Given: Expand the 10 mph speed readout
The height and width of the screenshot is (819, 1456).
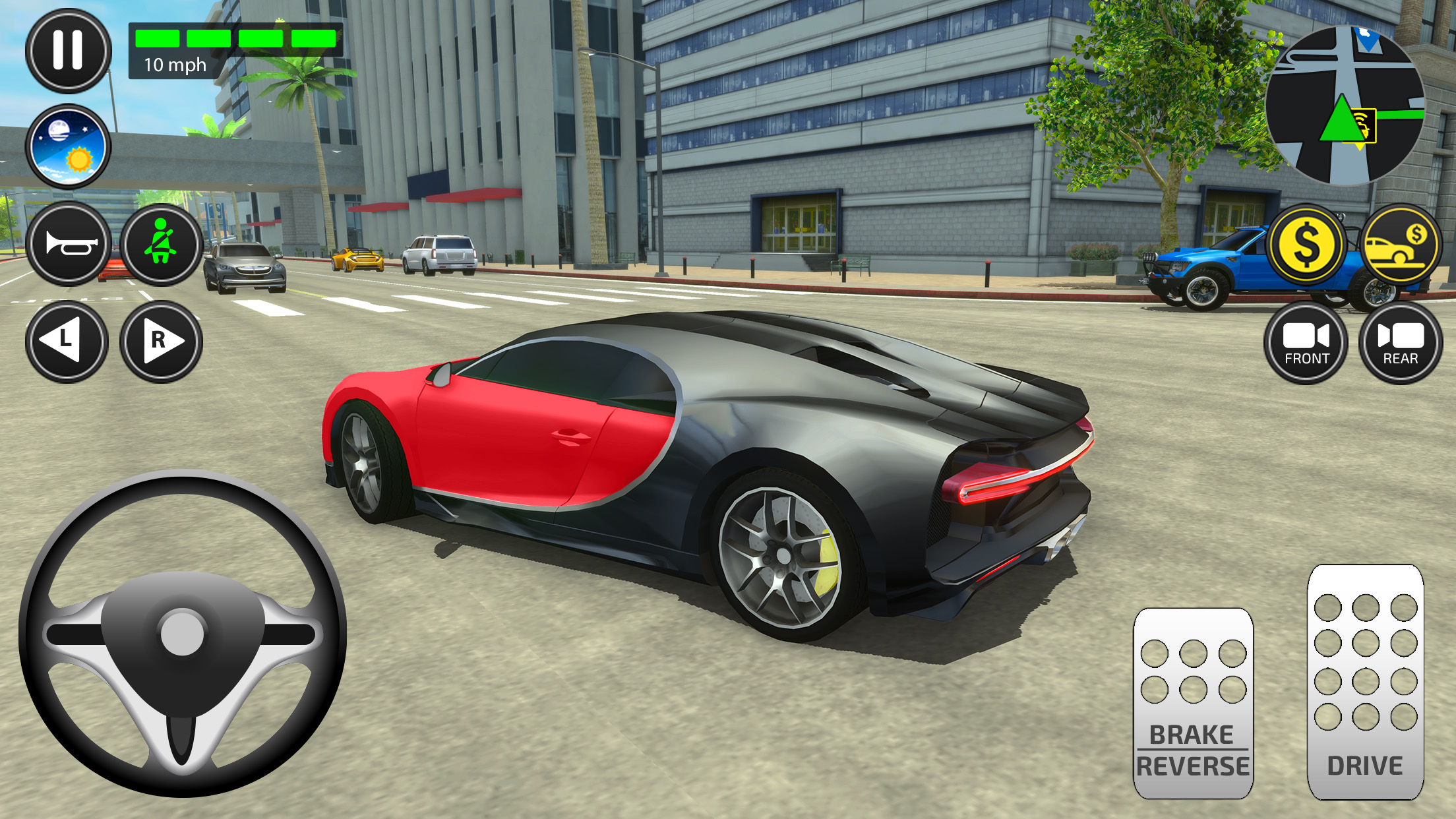Looking at the screenshot, I should tap(174, 65).
